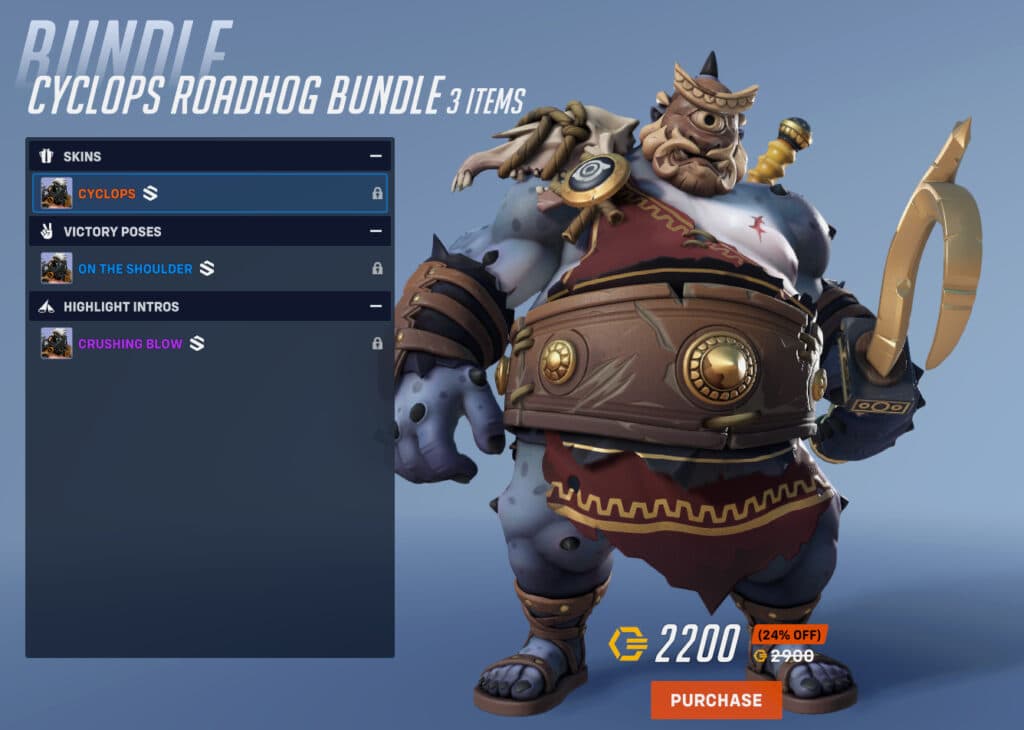This screenshot has width=1024, height=730.
Task: Select the Cyclops skin row
Action: [x=209, y=193]
